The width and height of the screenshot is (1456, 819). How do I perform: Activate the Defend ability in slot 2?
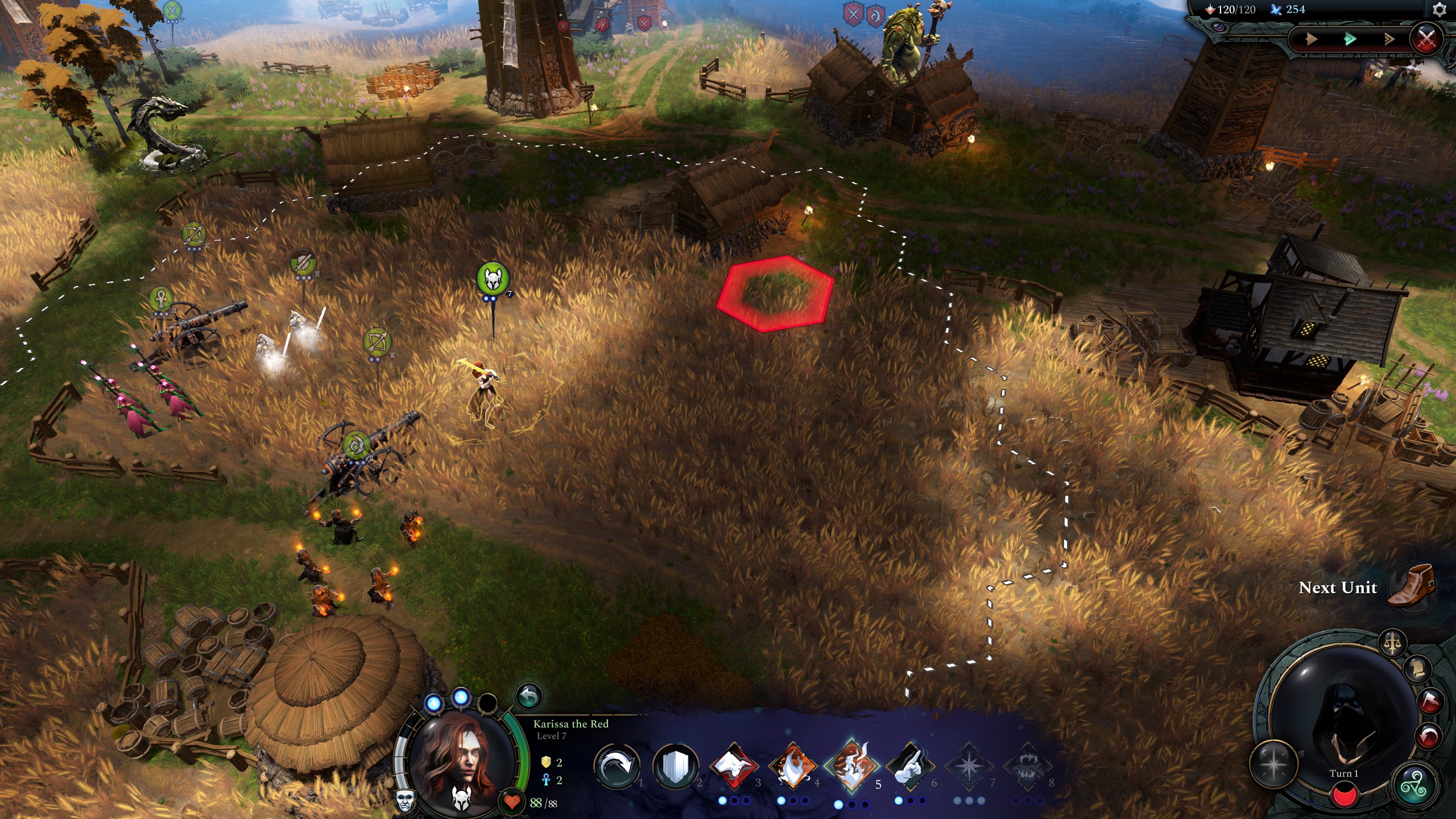(x=676, y=766)
